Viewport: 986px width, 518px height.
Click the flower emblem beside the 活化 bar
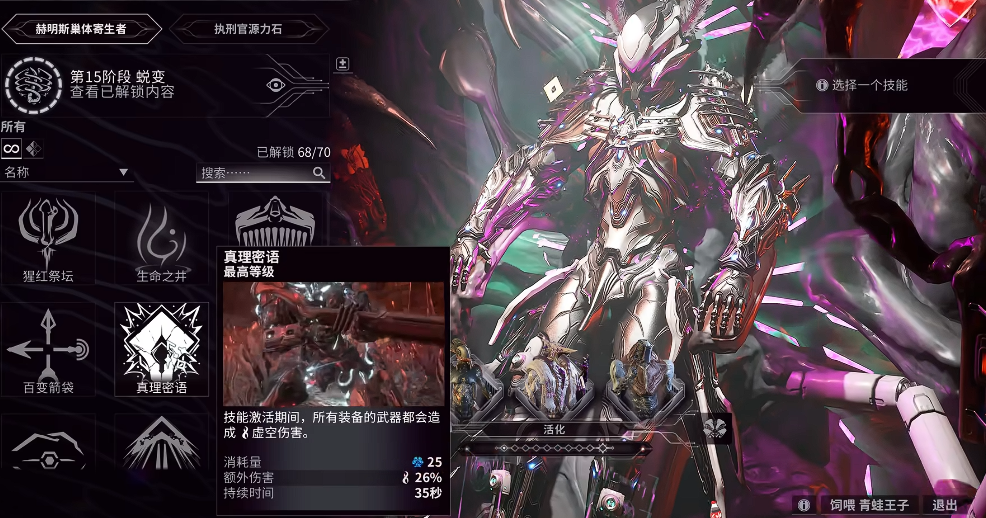[717, 428]
